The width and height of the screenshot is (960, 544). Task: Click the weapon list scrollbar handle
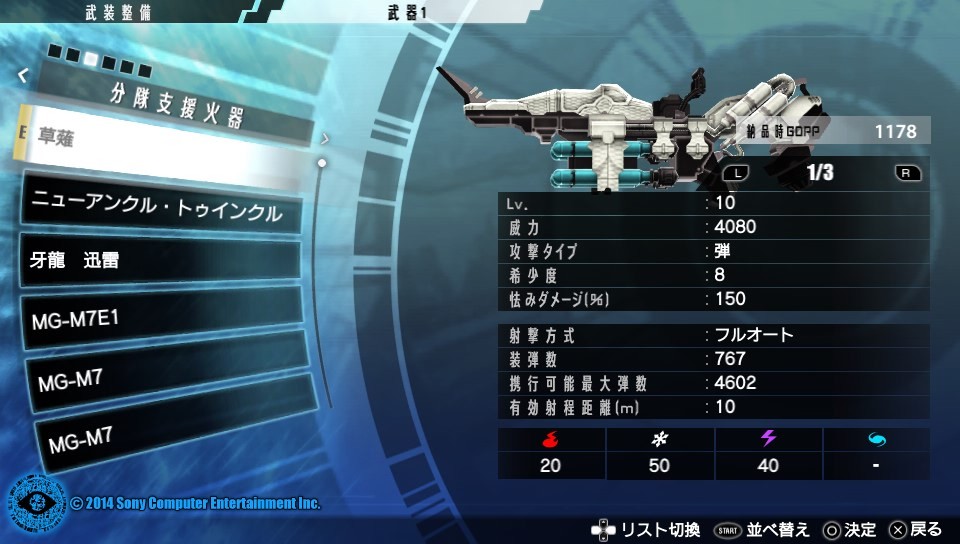pos(322,162)
